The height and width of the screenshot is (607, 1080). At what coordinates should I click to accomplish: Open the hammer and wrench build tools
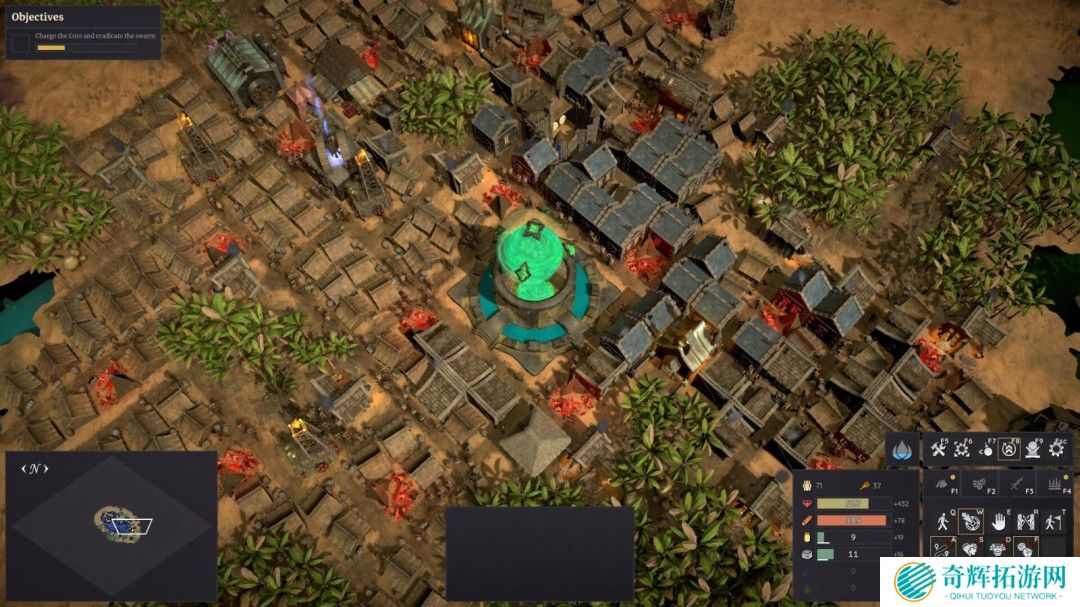[938, 450]
